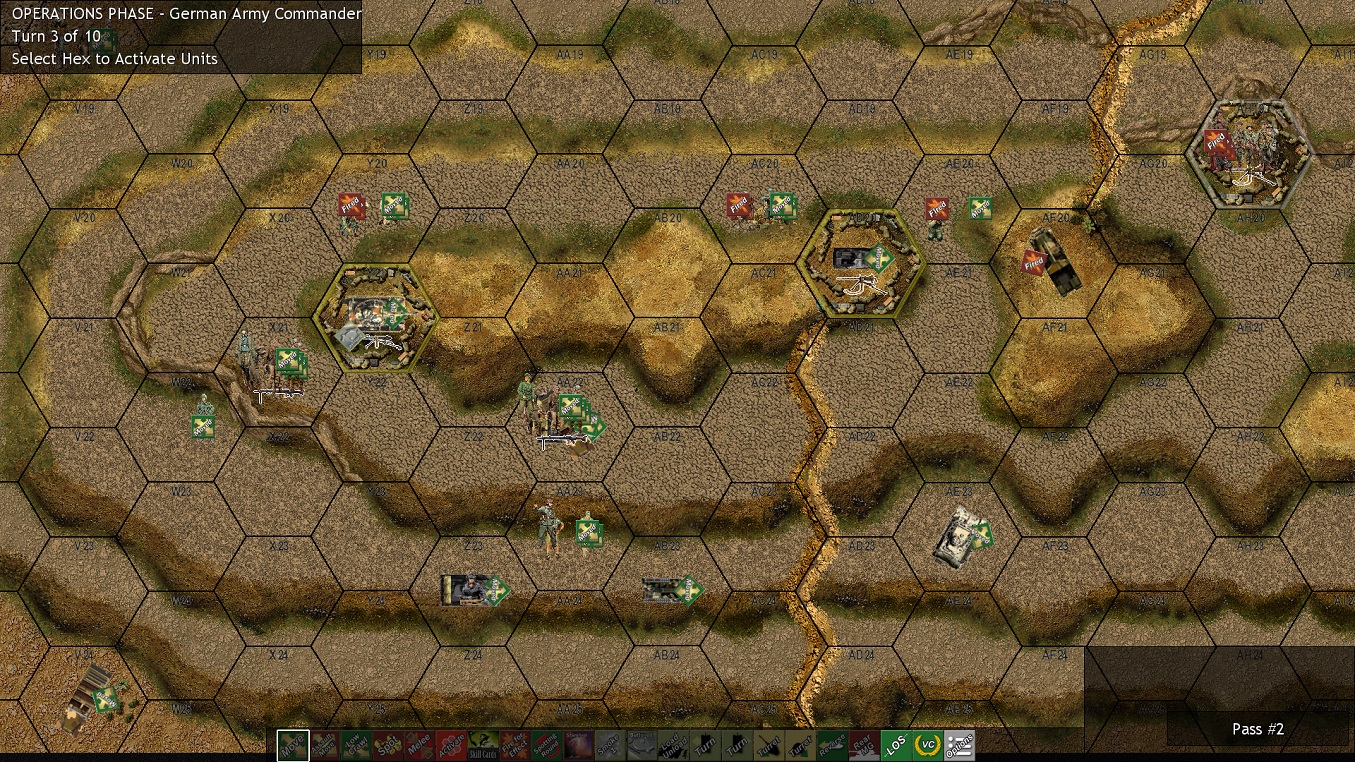Select the Assault Move order
The image size is (1355, 762).
point(325,745)
